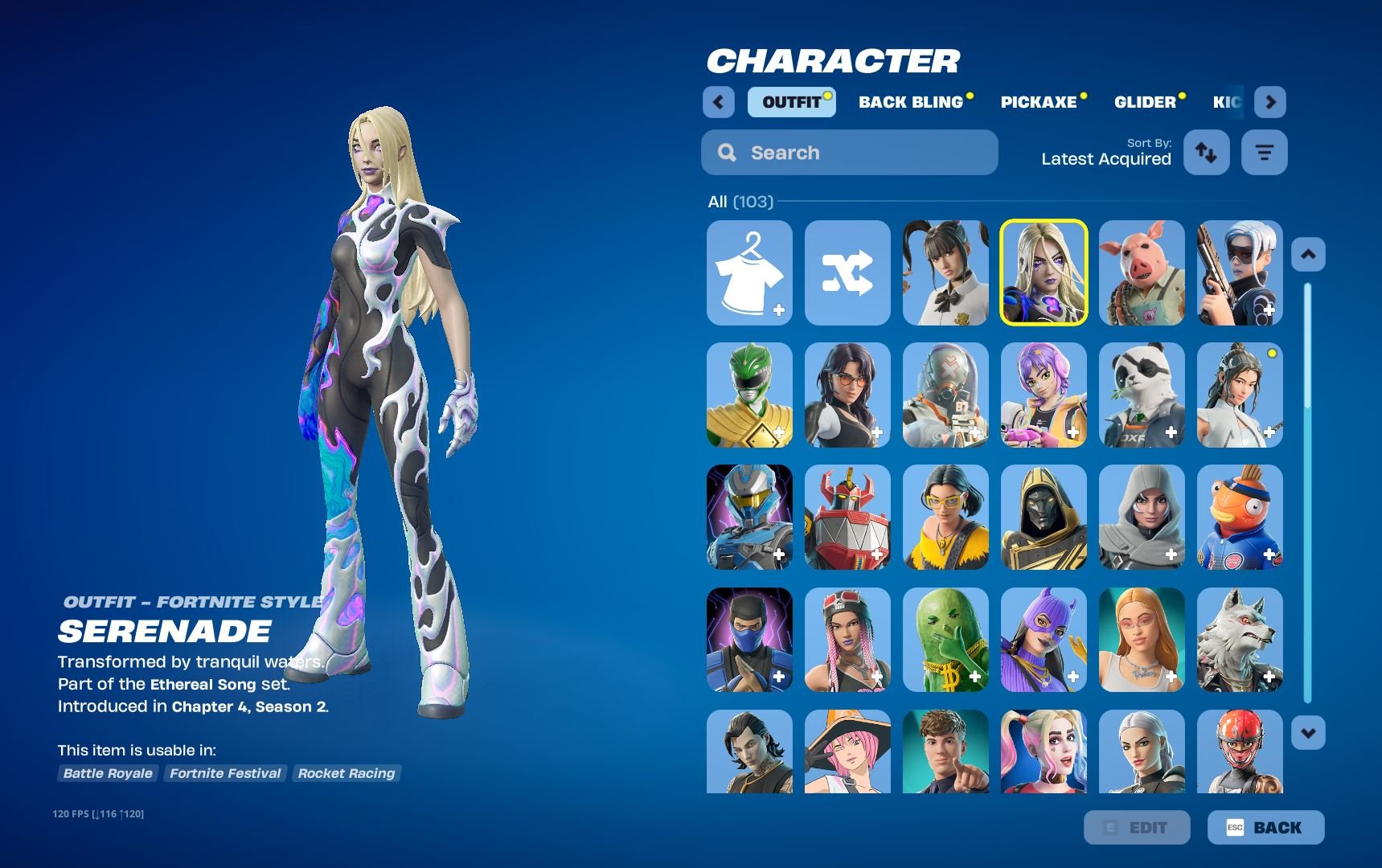Image resolution: width=1382 pixels, height=868 pixels.
Task: Toggle selection of the Serenade outfit
Action: point(1043,273)
